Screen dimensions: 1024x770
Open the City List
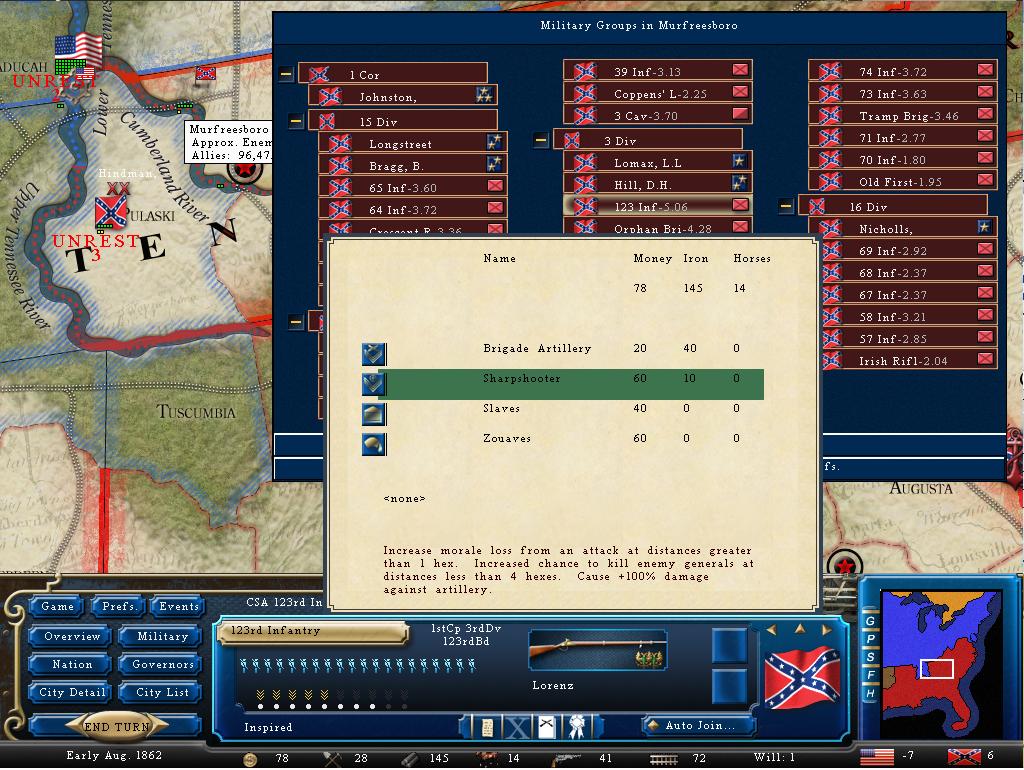point(162,692)
